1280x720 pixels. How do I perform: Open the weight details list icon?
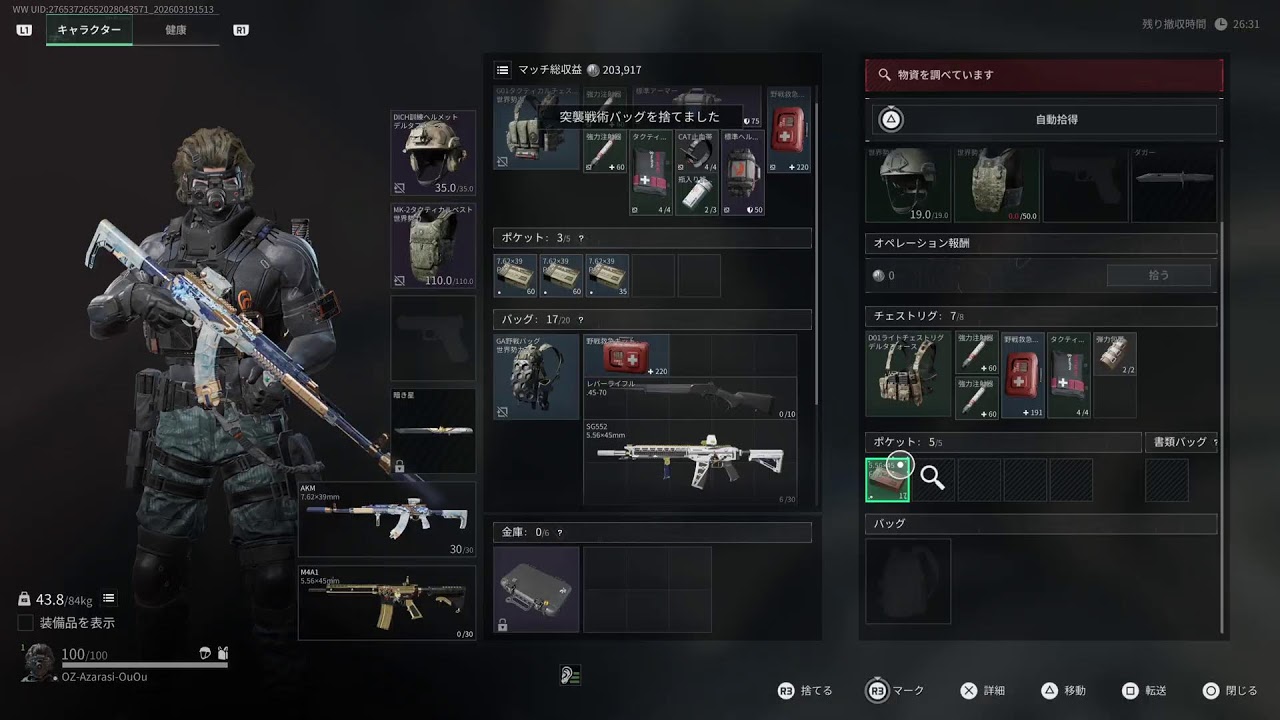tap(109, 598)
